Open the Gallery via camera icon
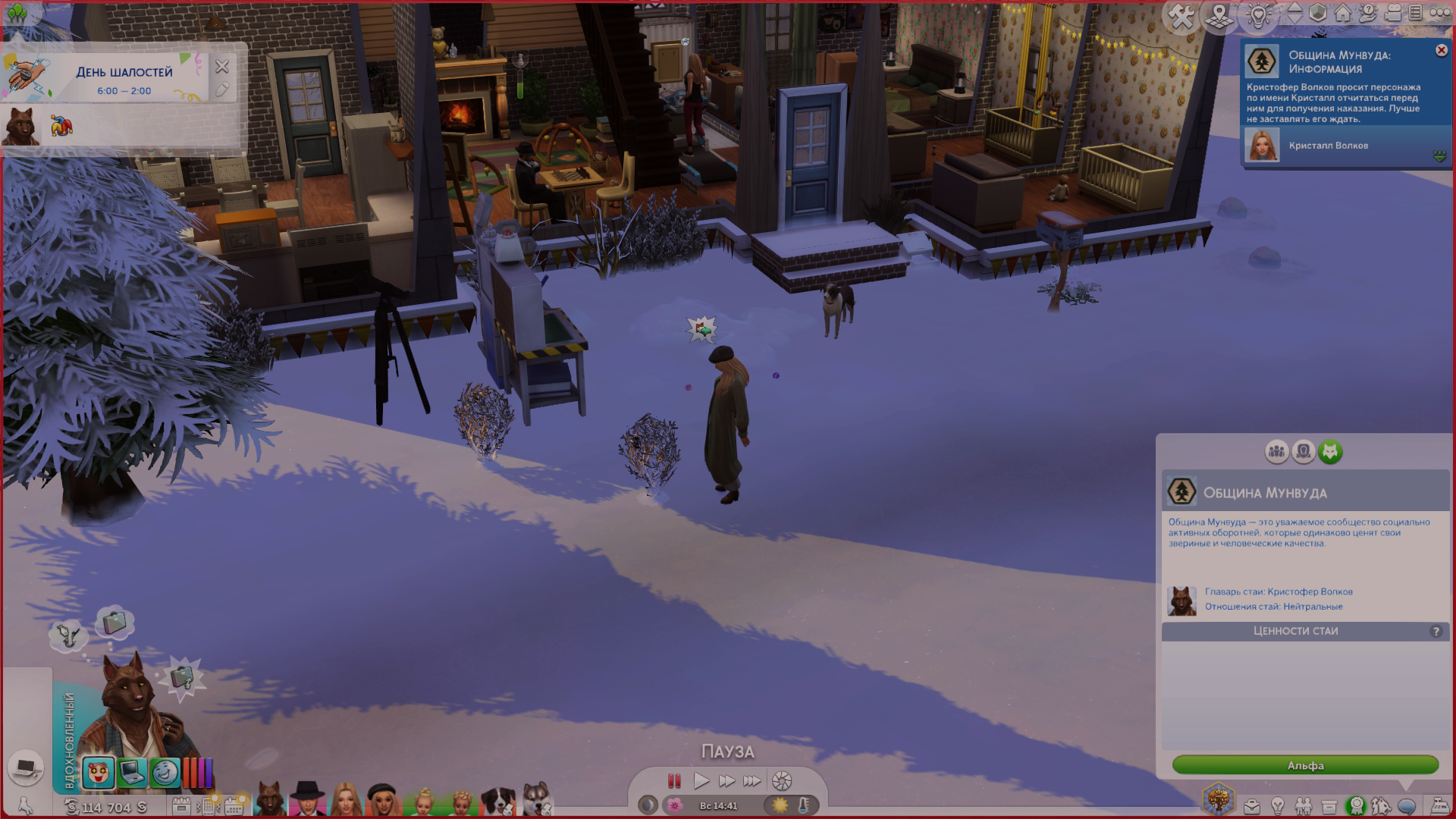This screenshot has height=819, width=1456. pyautogui.click(x=1393, y=13)
